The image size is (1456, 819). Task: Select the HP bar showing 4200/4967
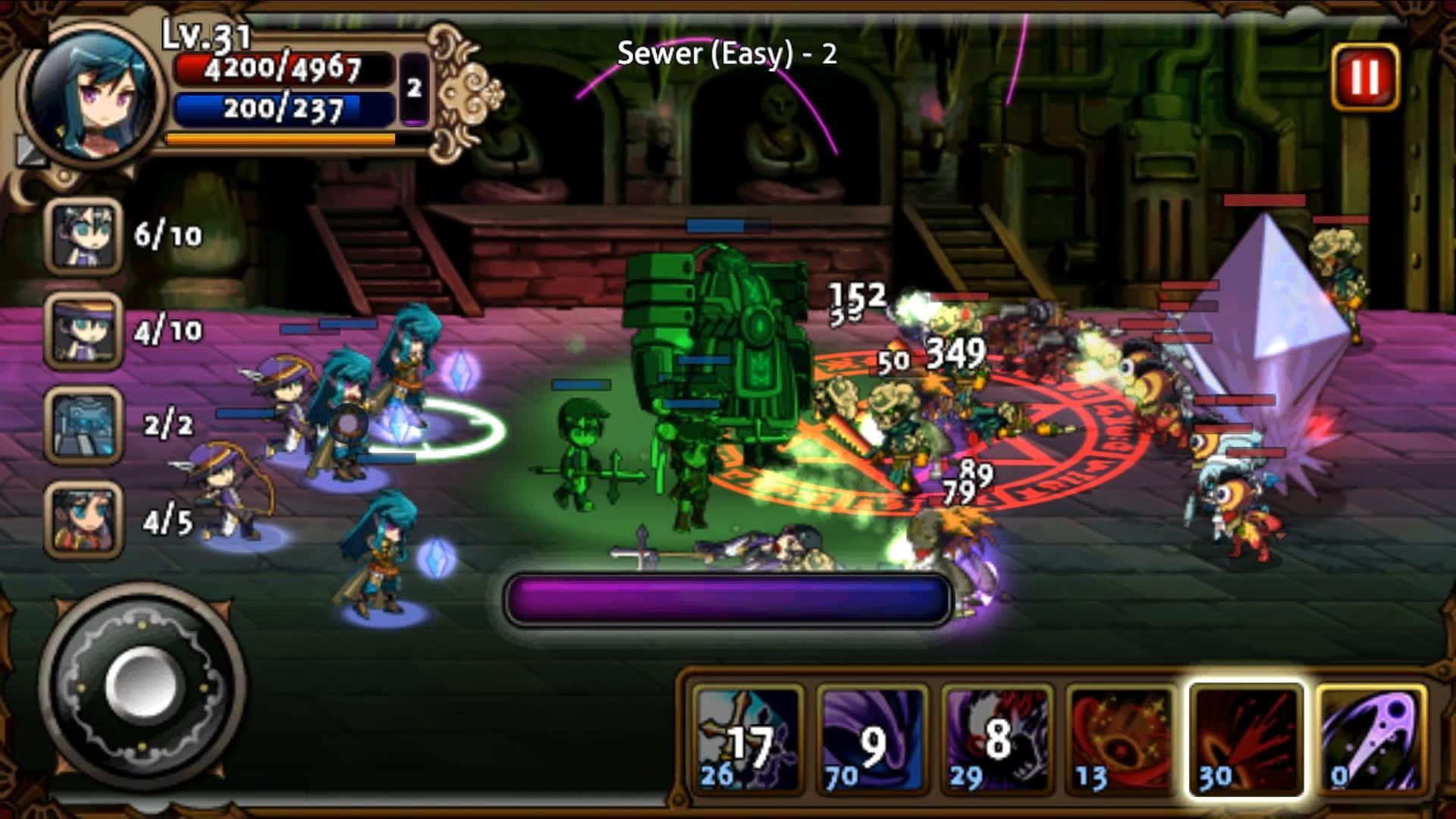click(281, 70)
